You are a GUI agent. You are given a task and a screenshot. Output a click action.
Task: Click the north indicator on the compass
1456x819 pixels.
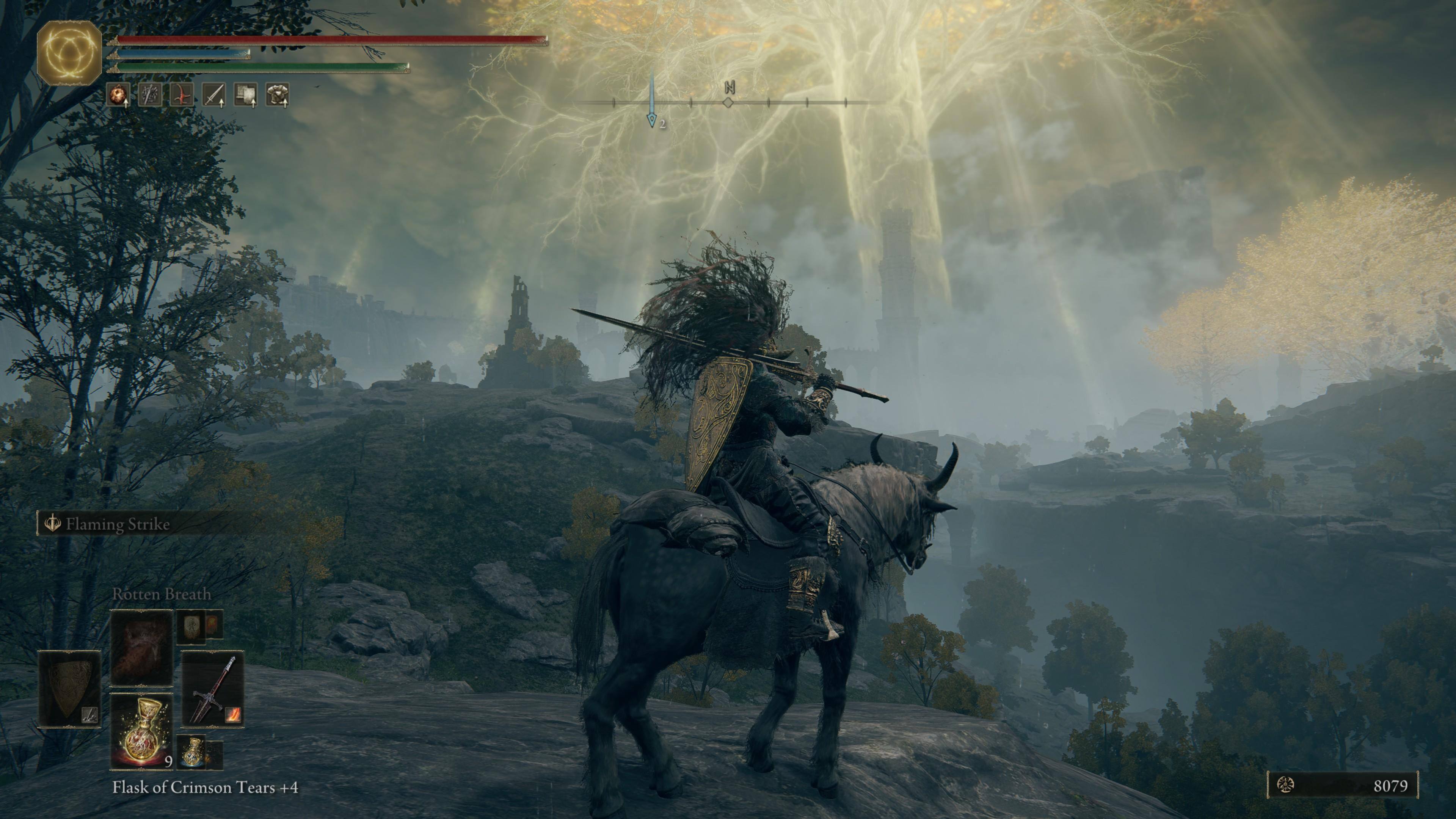tap(729, 88)
